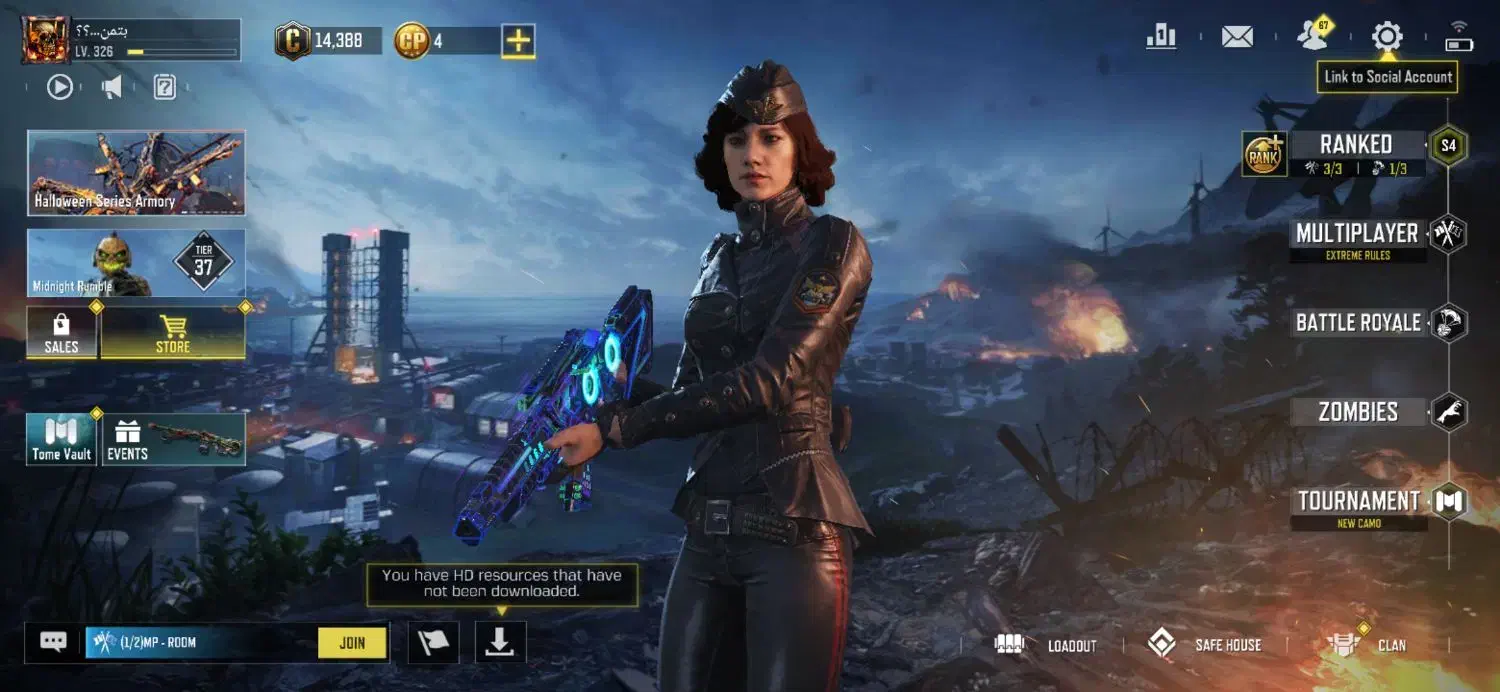Image resolution: width=1500 pixels, height=692 pixels.
Task: Choose Battle Royale mode
Action: (x=1358, y=323)
